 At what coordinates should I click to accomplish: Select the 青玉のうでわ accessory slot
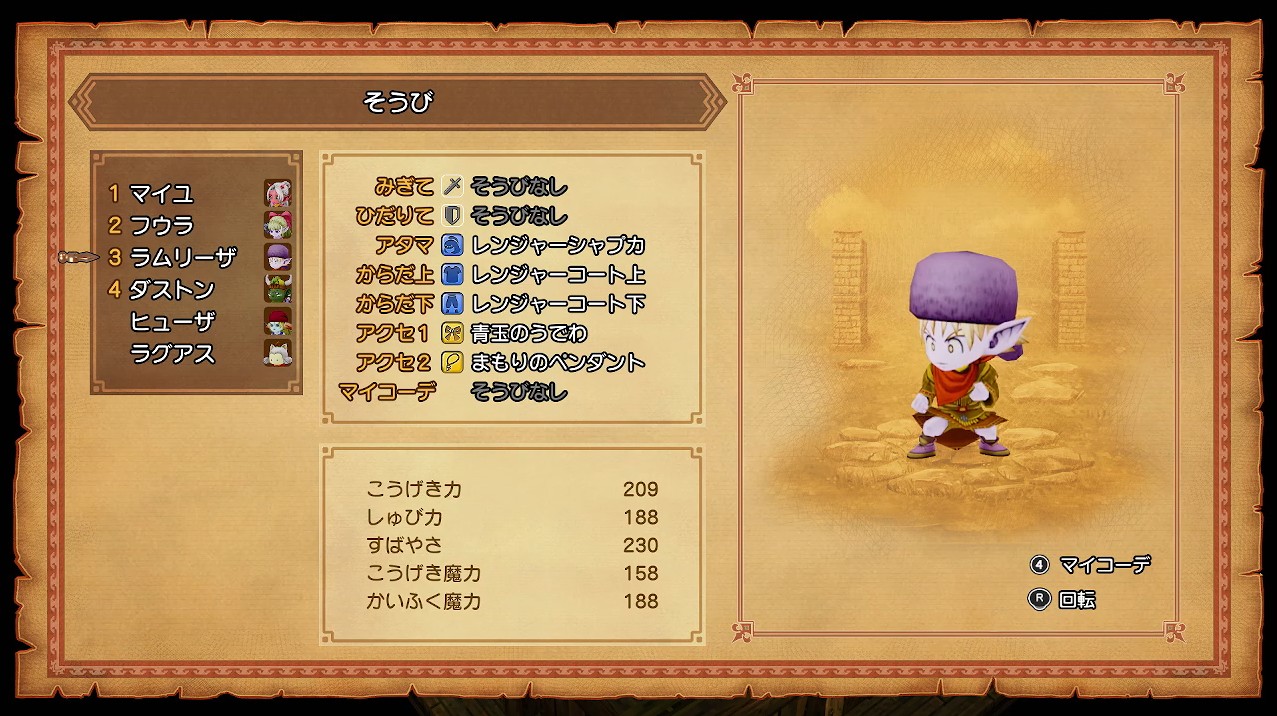tap(528, 333)
